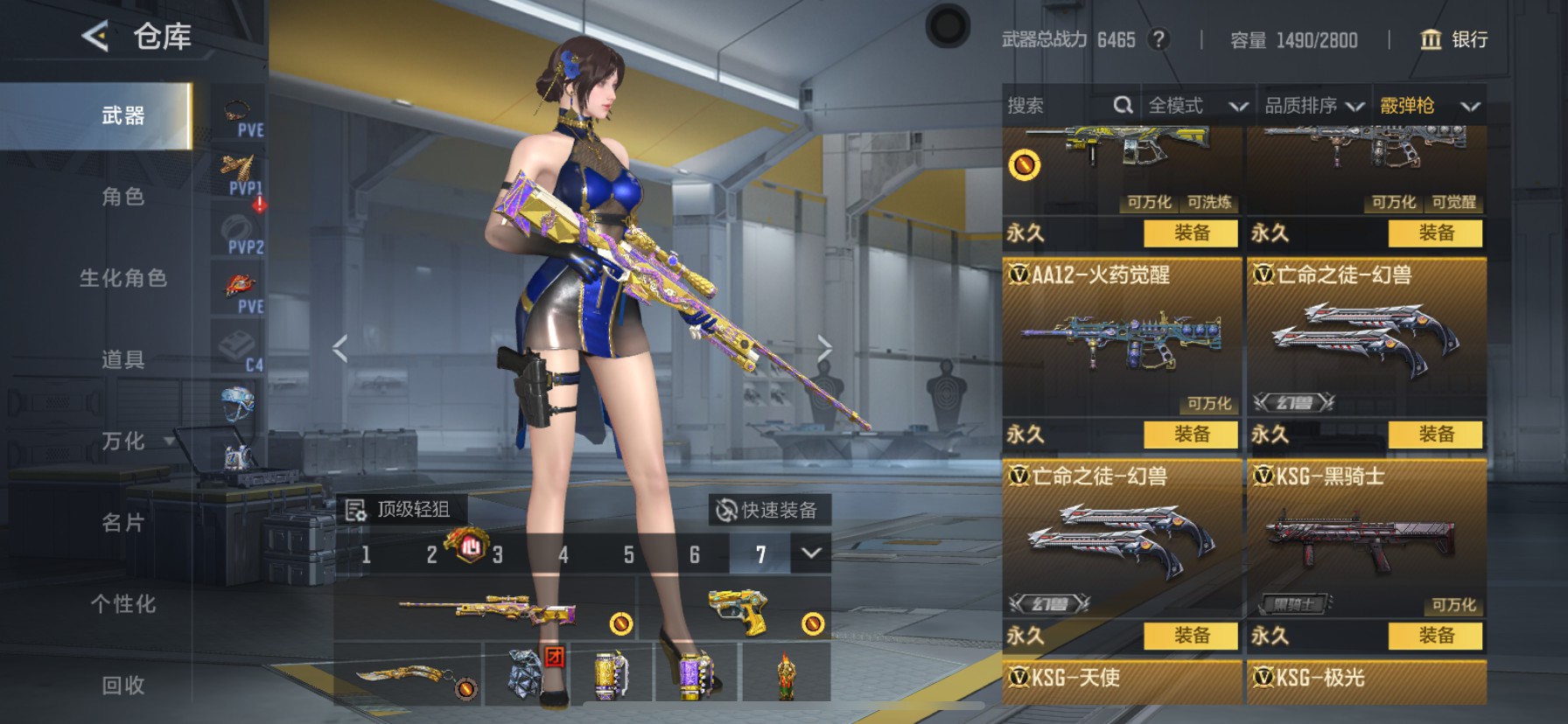Rotate to next view with right arrow
Viewport: 1568px width, 724px height.
[x=824, y=348]
